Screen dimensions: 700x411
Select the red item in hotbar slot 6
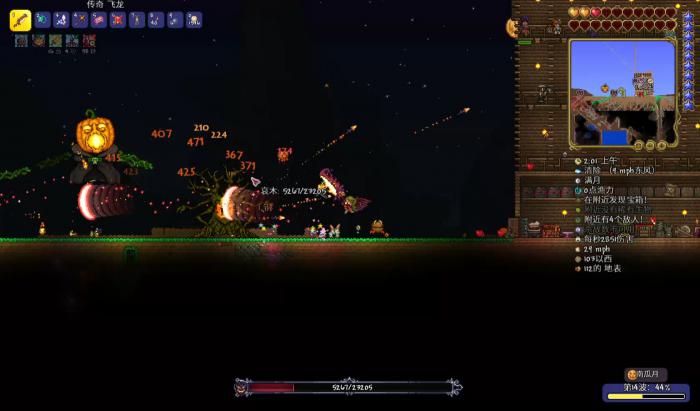pyautogui.click(x=118, y=20)
